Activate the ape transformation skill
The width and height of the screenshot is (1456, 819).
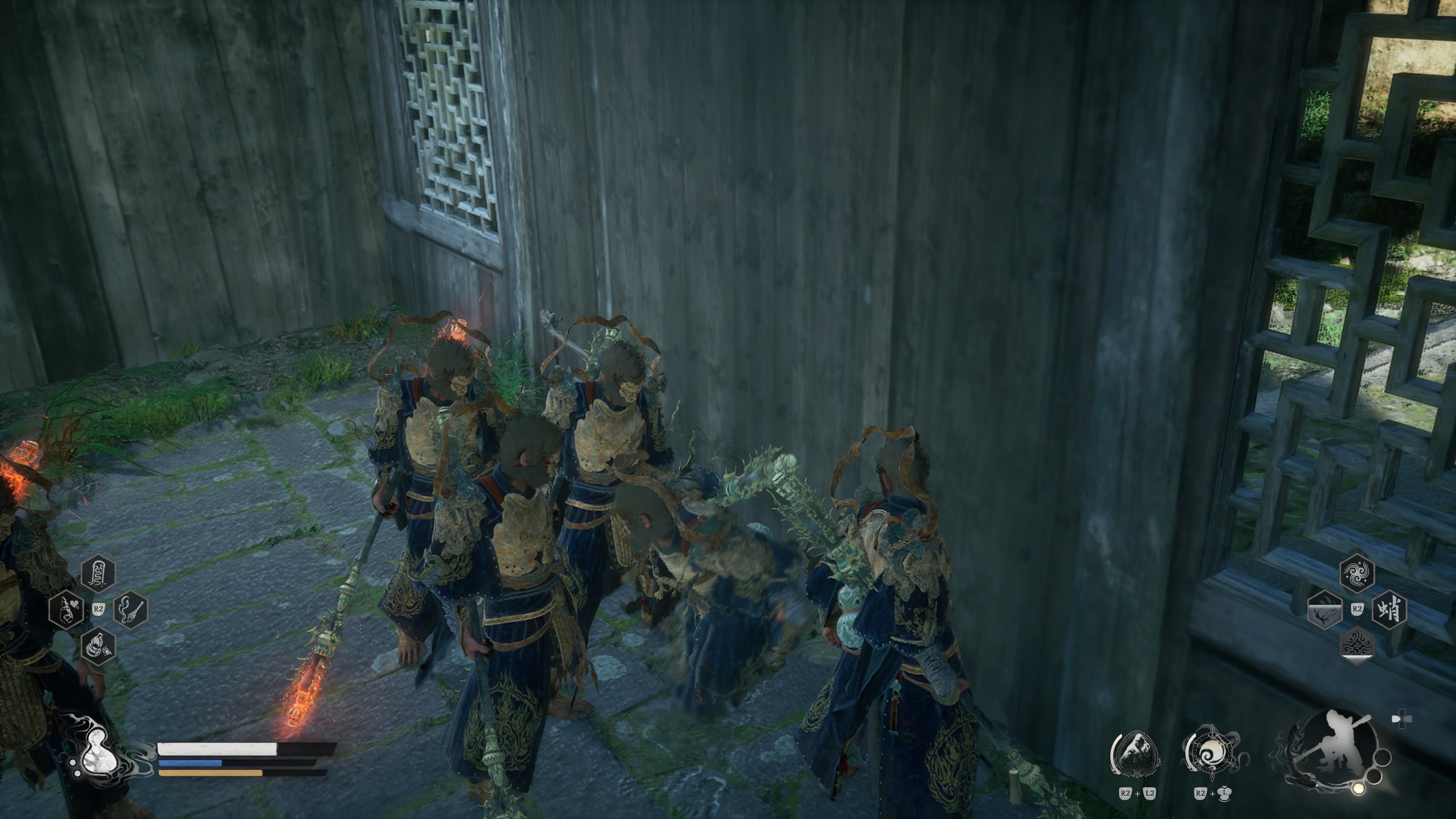point(1135,755)
